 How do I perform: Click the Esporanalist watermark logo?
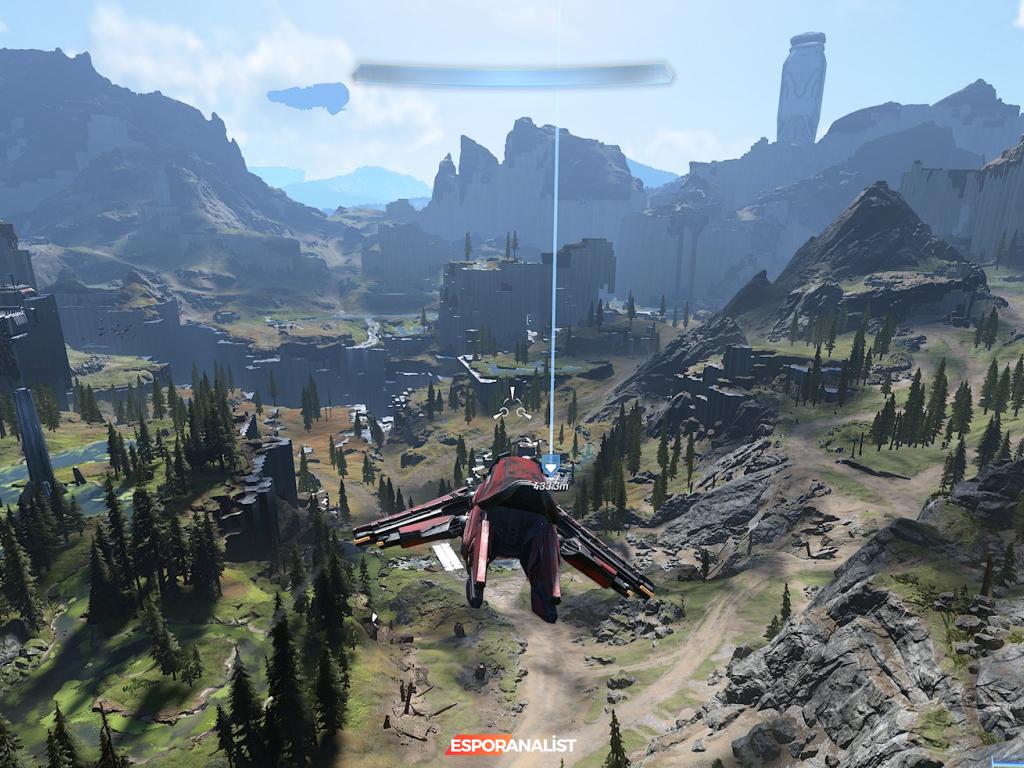pyautogui.click(x=511, y=745)
